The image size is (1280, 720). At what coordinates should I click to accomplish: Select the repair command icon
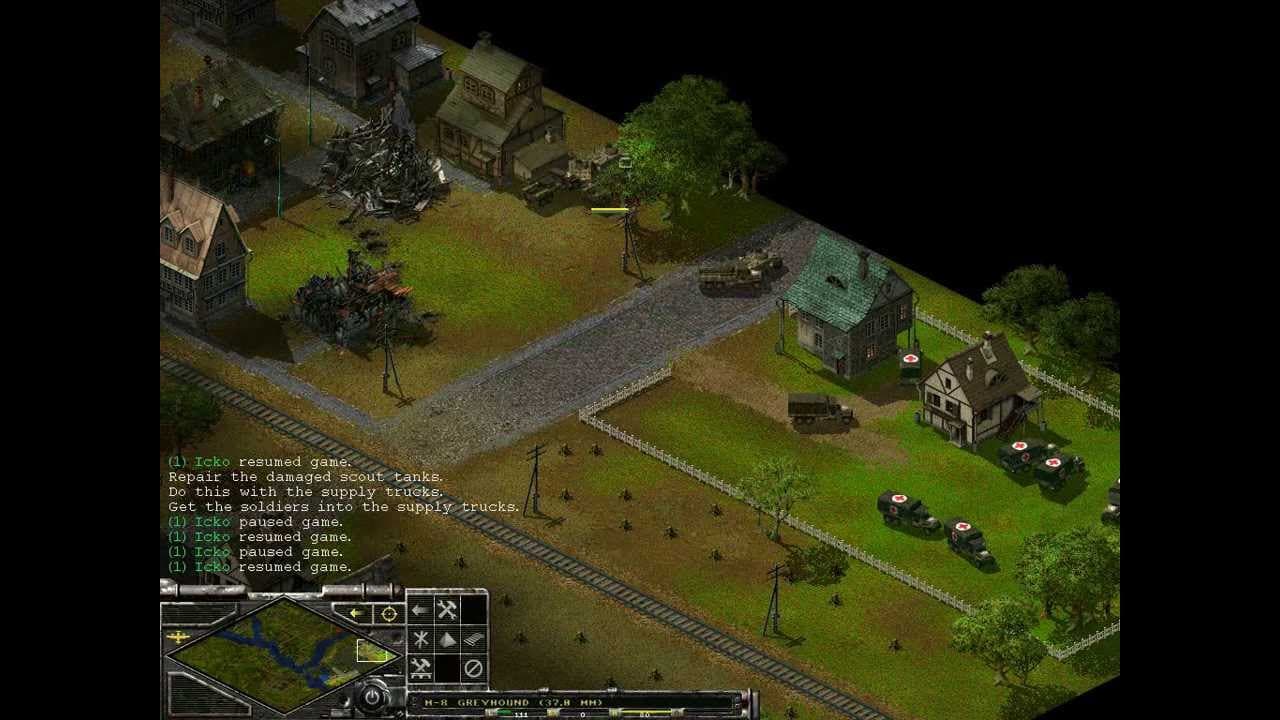coord(447,608)
